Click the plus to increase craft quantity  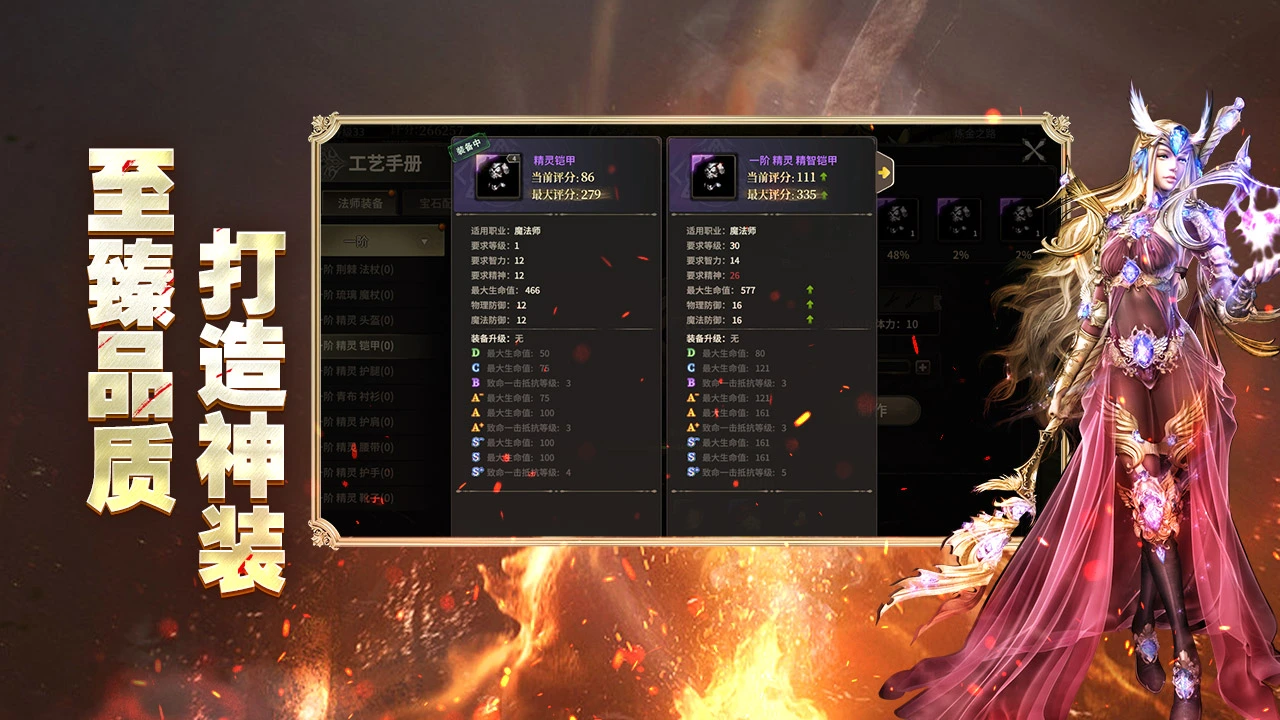click(921, 367)
